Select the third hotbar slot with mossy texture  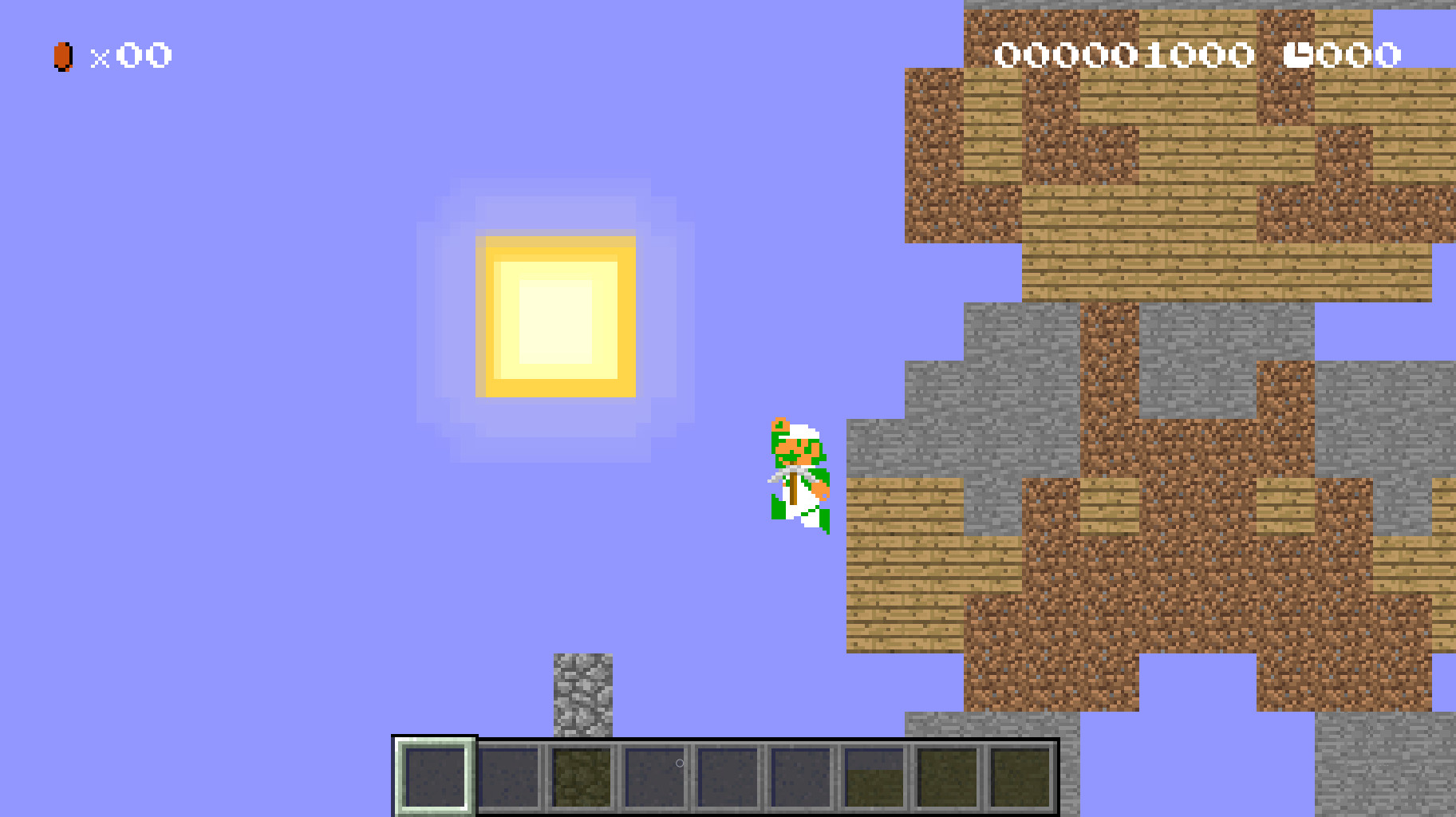tap(581, 778)
